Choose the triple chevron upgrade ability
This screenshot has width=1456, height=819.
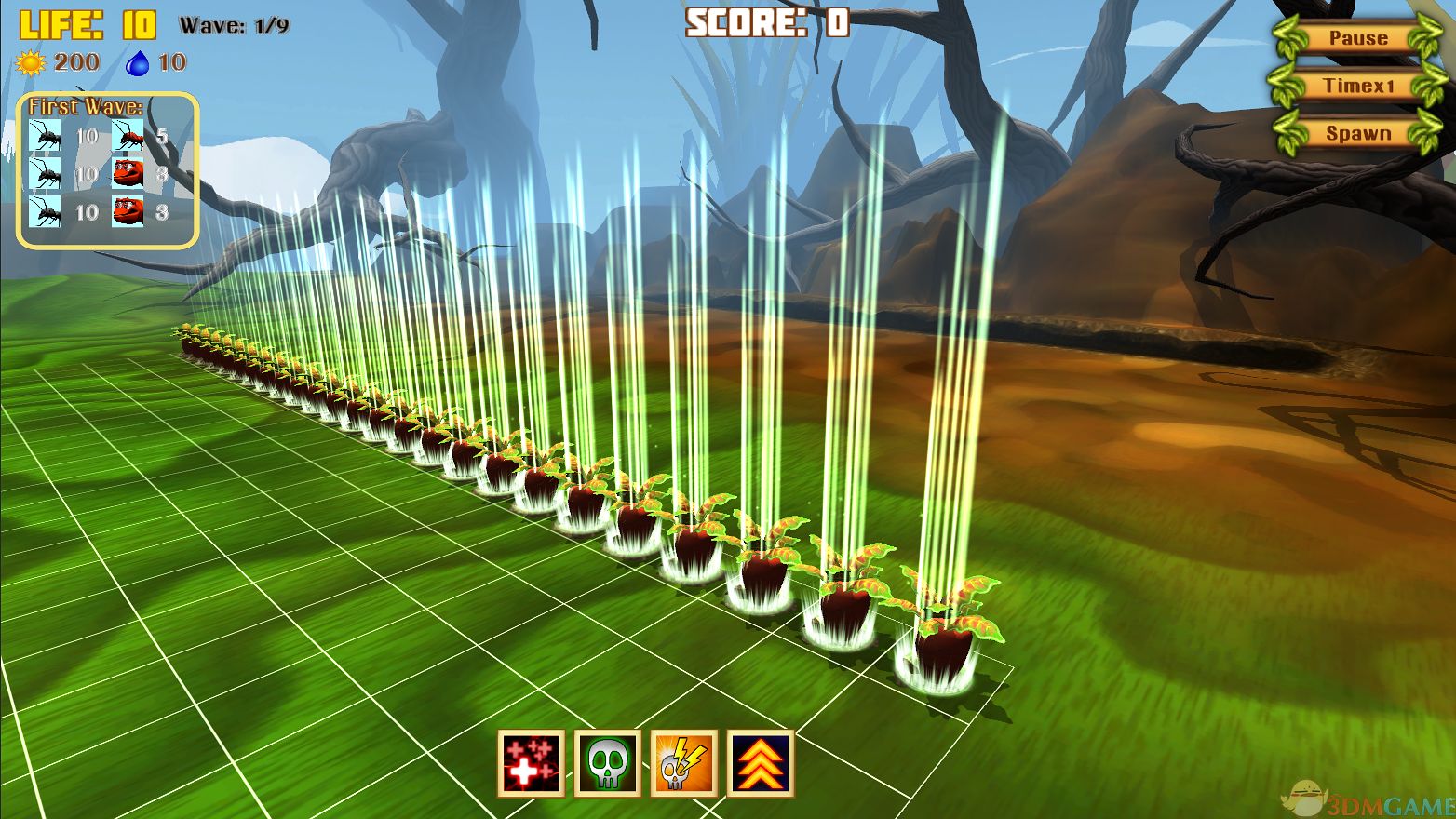coord(761,763)
